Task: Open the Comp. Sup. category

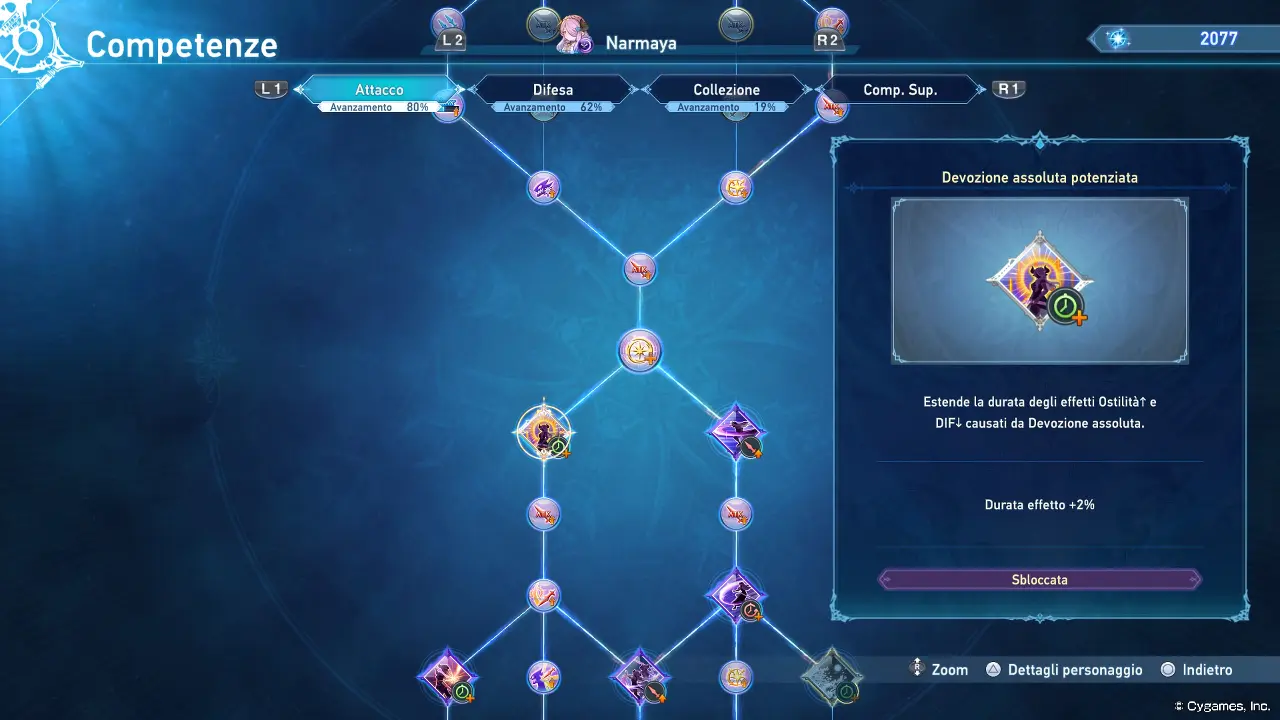Action: click(901, 89)
